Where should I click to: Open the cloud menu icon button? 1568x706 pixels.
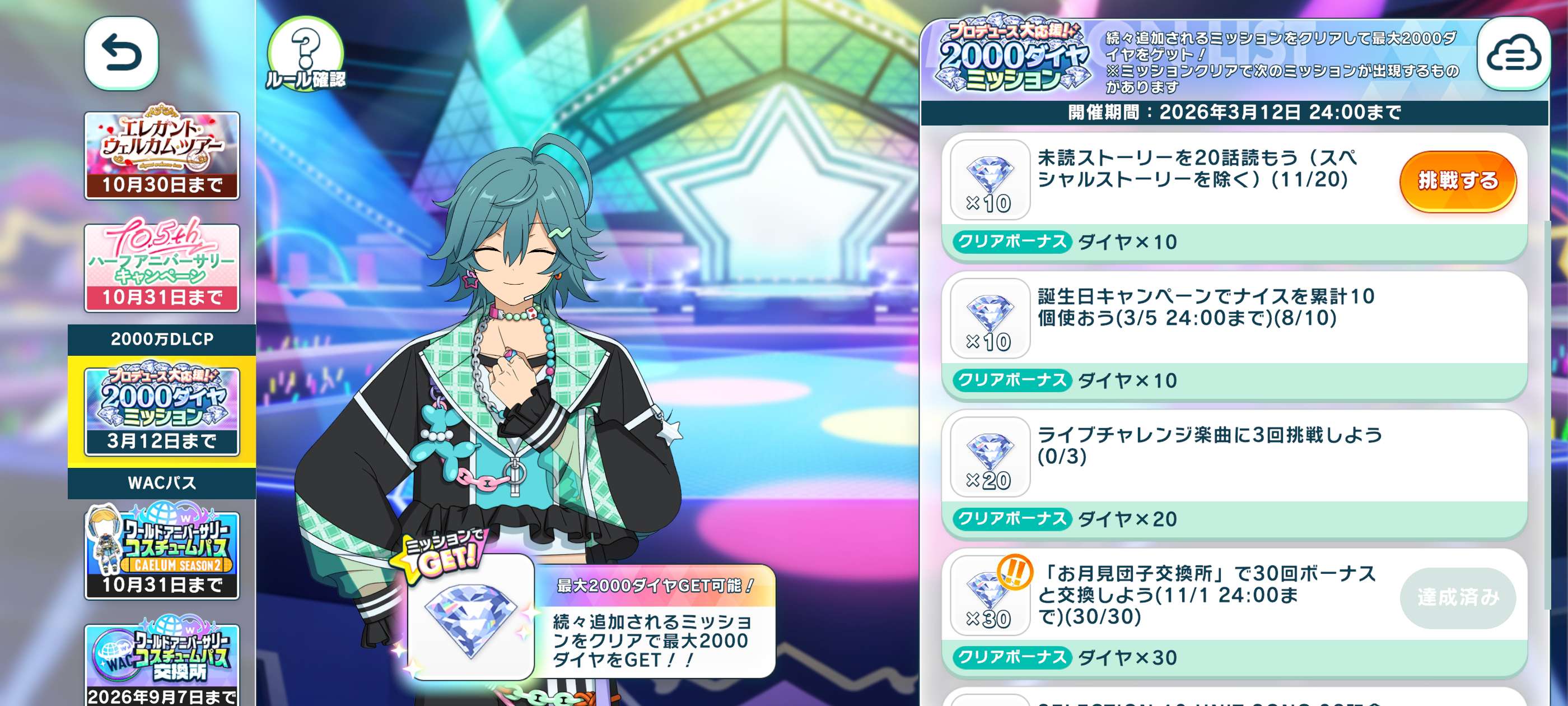pos(1513,54)
